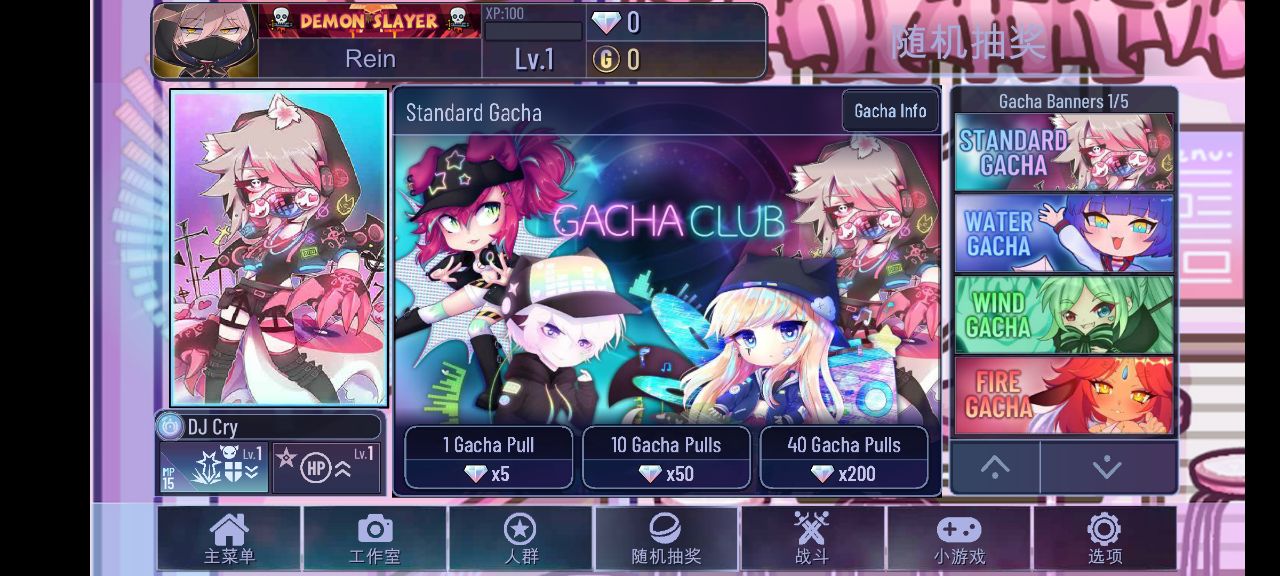This screenshot has height=576, width=1280.
Task: View the DJ Cry character portrait
Action: coord(279,247)
